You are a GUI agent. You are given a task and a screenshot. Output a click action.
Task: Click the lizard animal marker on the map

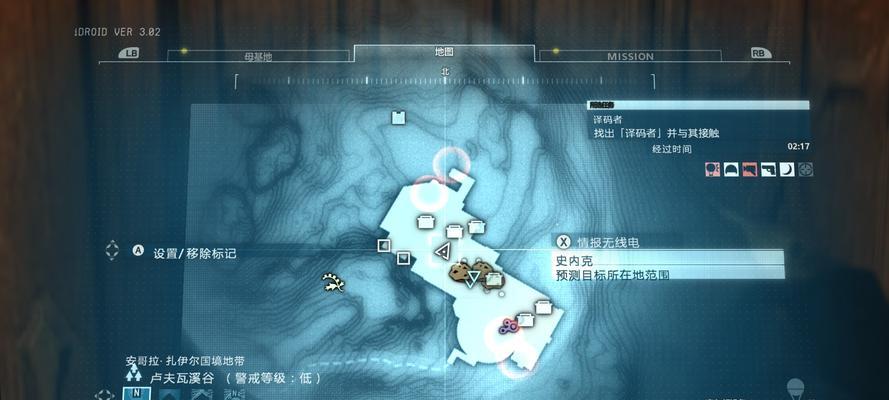tap(333, 284)
